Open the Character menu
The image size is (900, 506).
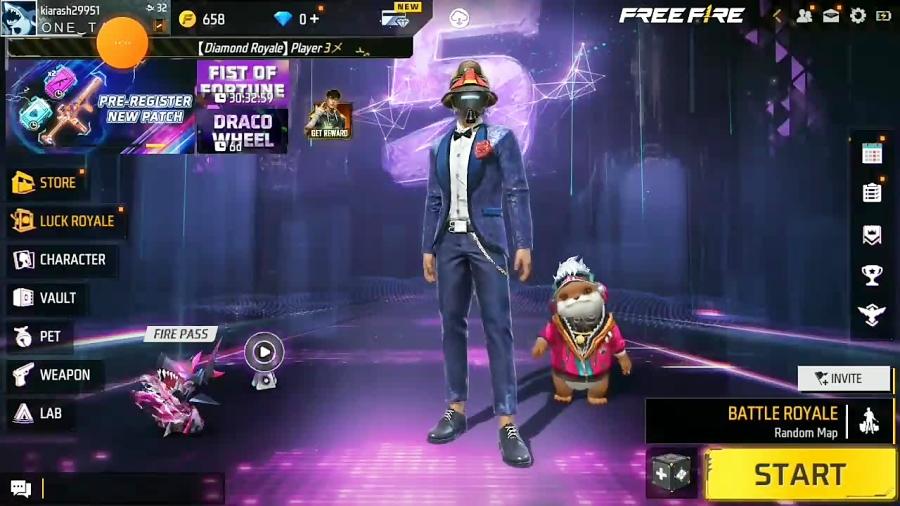[60, 260]
